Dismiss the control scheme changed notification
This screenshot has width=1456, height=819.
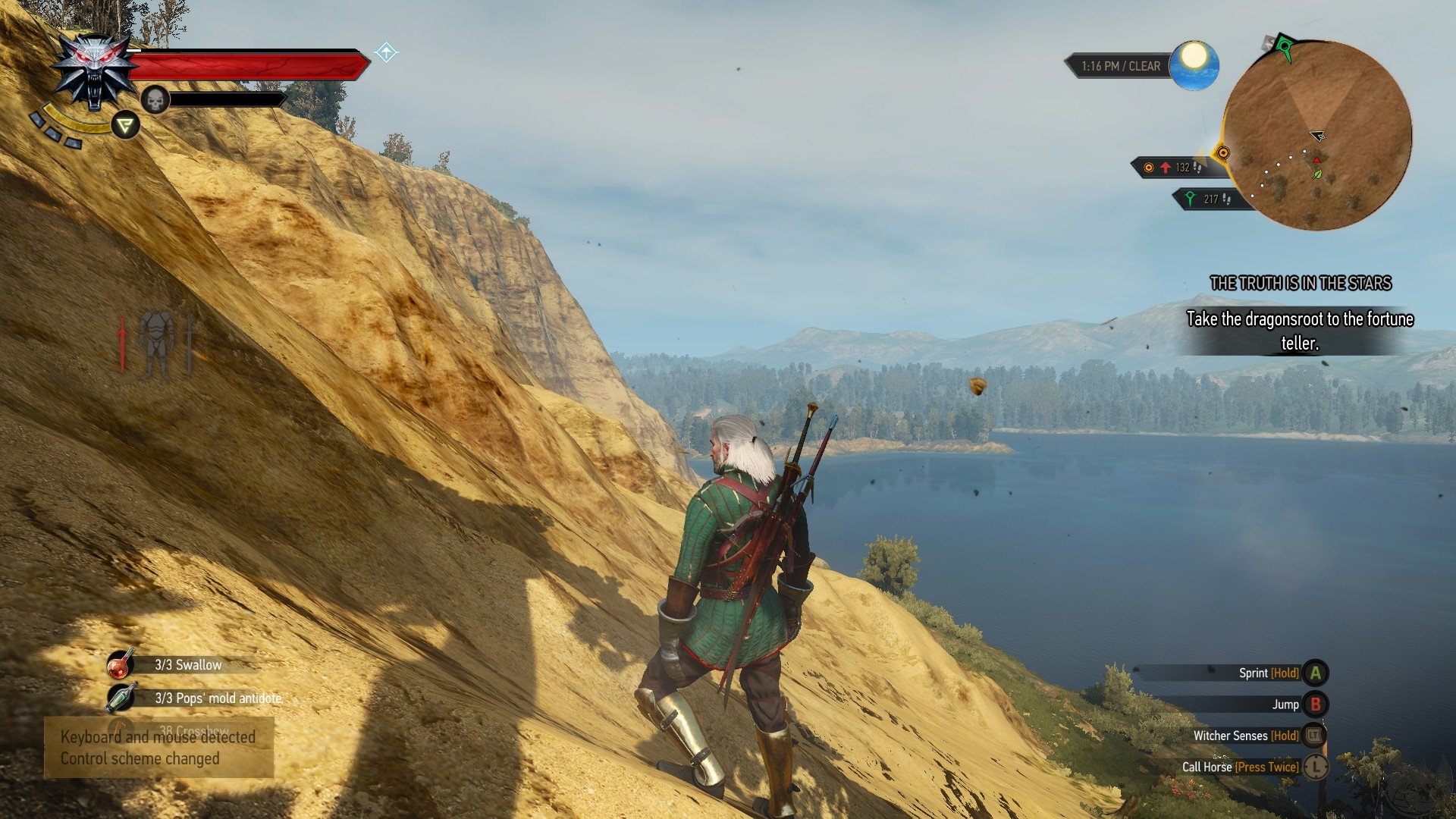pos(158,748)
